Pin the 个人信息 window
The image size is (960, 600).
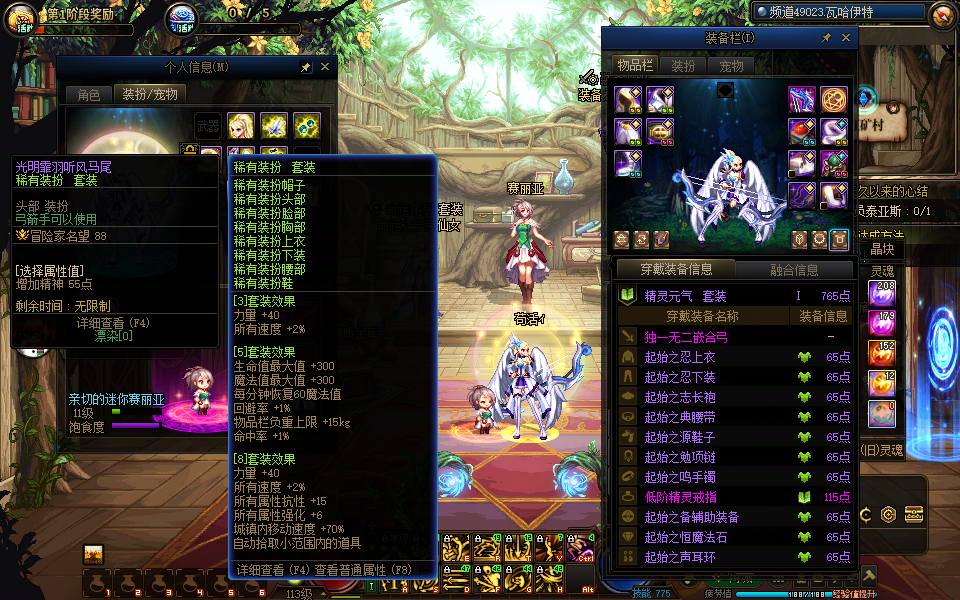(x=306, y=67)
